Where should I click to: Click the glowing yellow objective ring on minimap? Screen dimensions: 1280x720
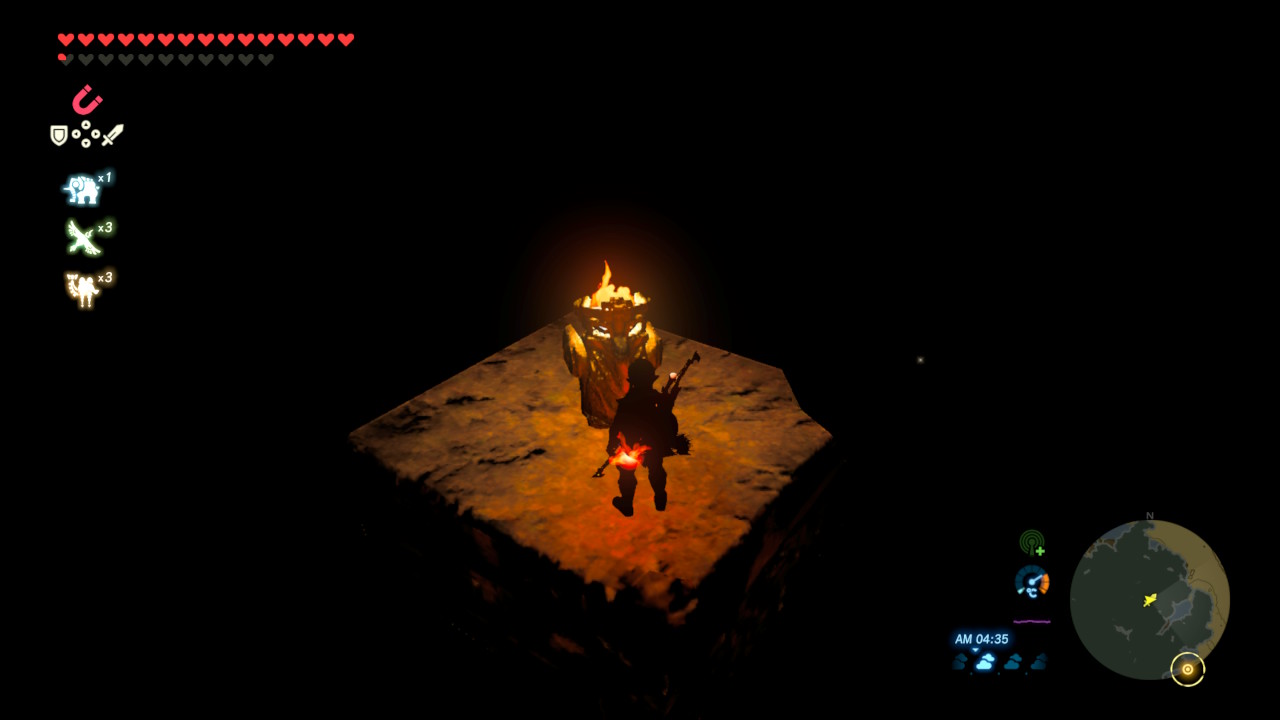point(1188,669)
